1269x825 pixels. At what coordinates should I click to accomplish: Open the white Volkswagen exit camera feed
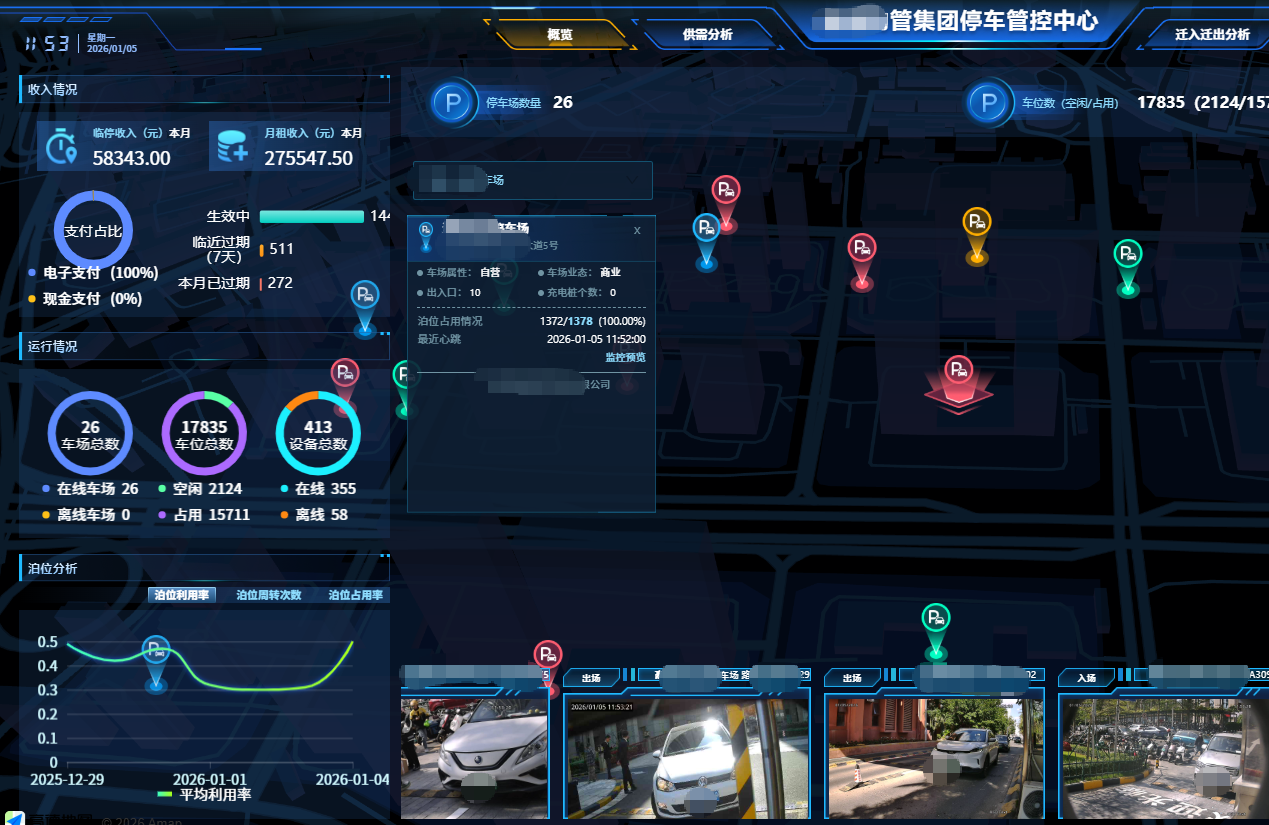tap(686, 758)
